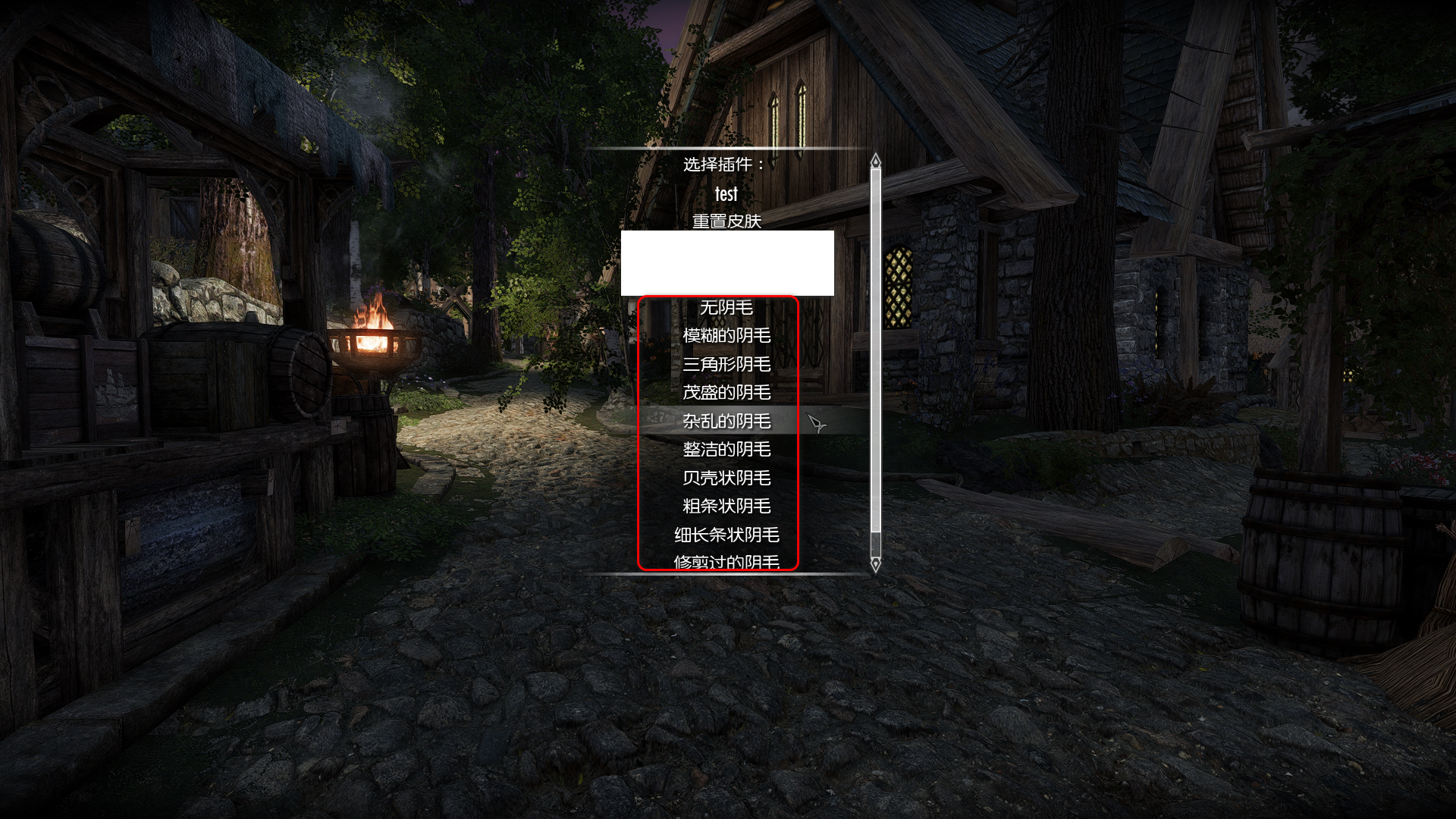Click the menu list's scrollbar track
The image size is (1456, 819).
[876, 341]
